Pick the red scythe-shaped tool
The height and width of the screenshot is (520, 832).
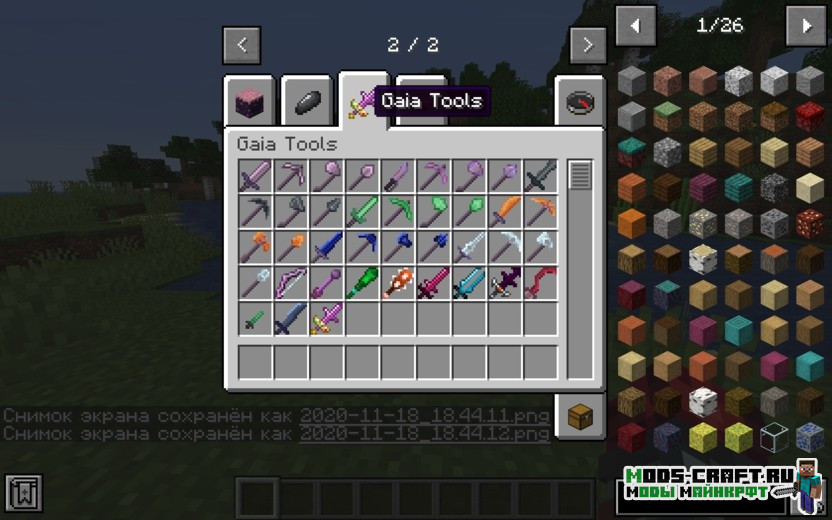[x=542, y=284]
